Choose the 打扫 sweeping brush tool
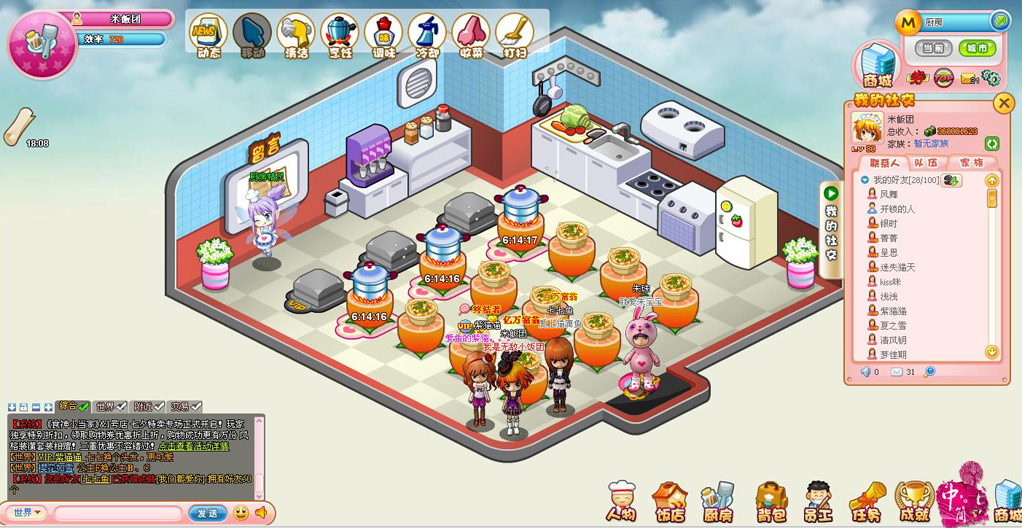This screenshot has height=528, width=1022. (514, 36)
